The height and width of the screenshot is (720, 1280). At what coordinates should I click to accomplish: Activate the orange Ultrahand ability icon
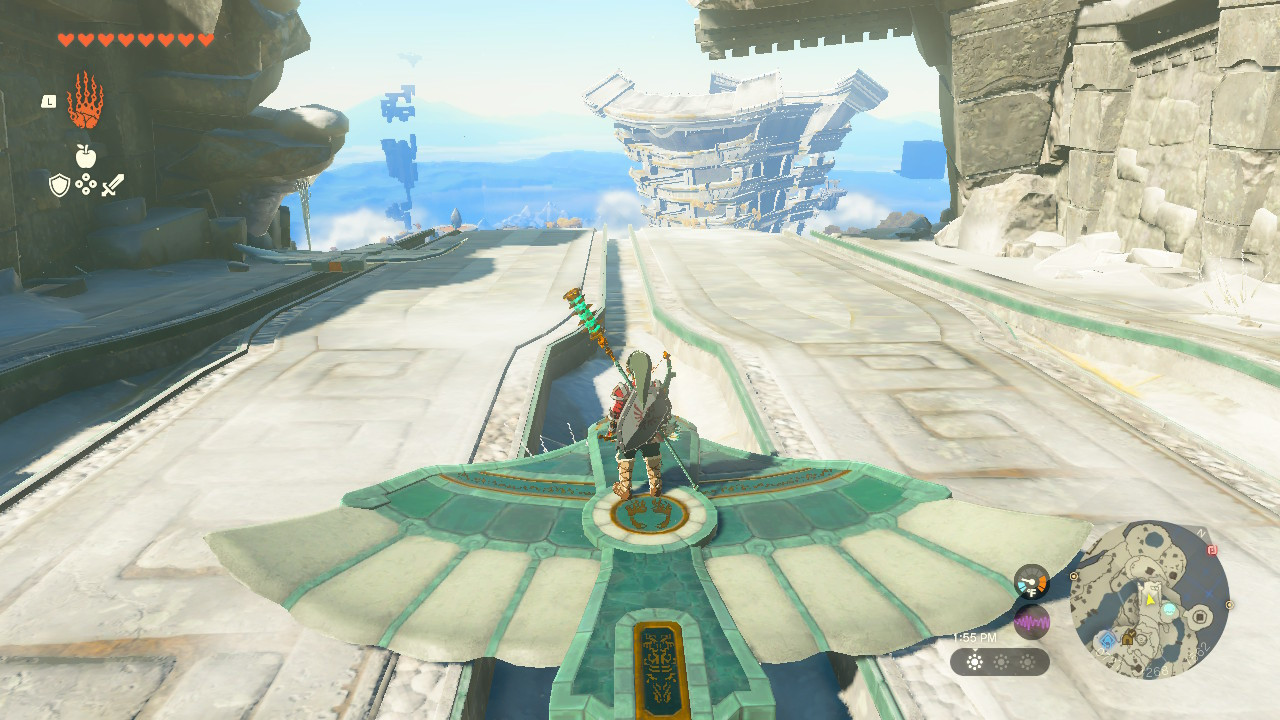click(x=85, y=101)
